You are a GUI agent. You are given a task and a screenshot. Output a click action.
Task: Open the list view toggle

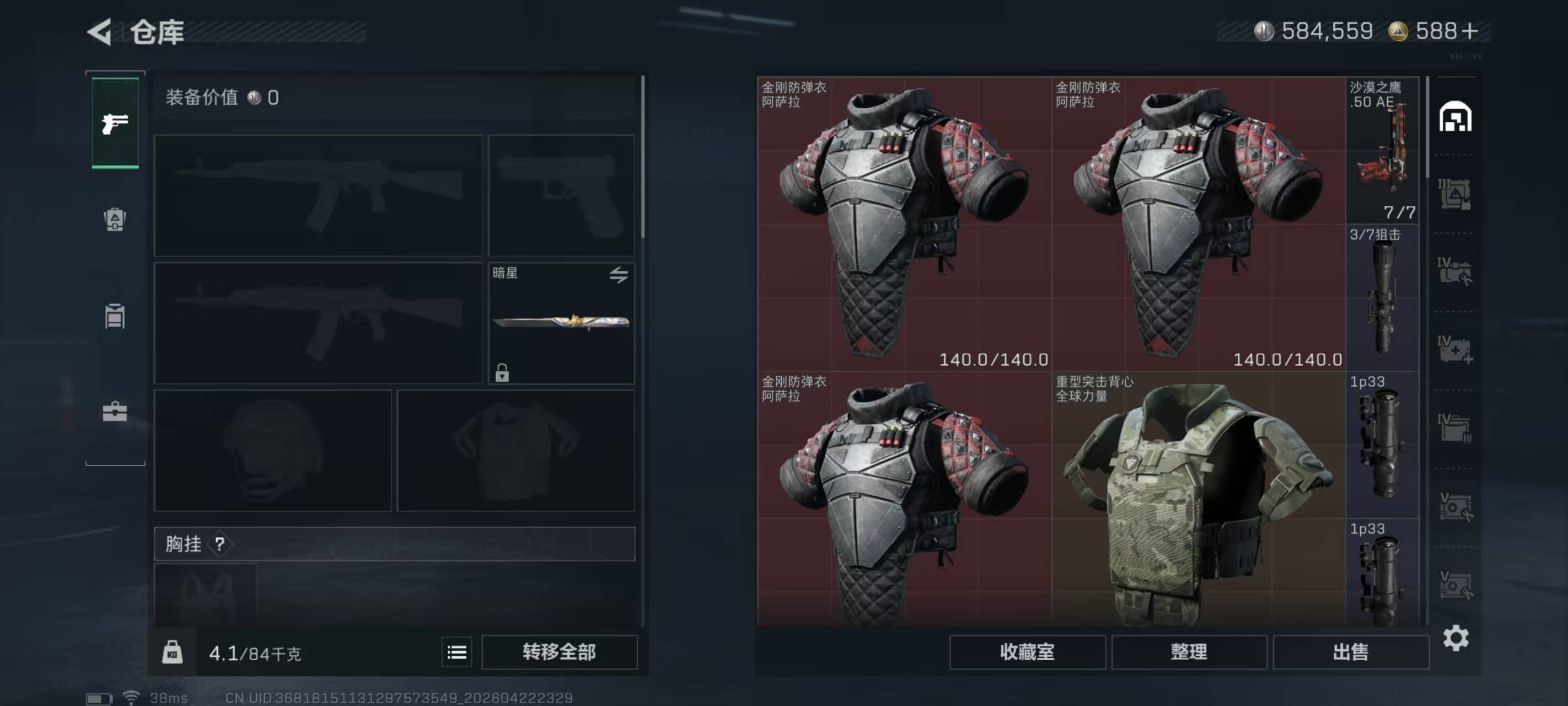tap(457, 652)
